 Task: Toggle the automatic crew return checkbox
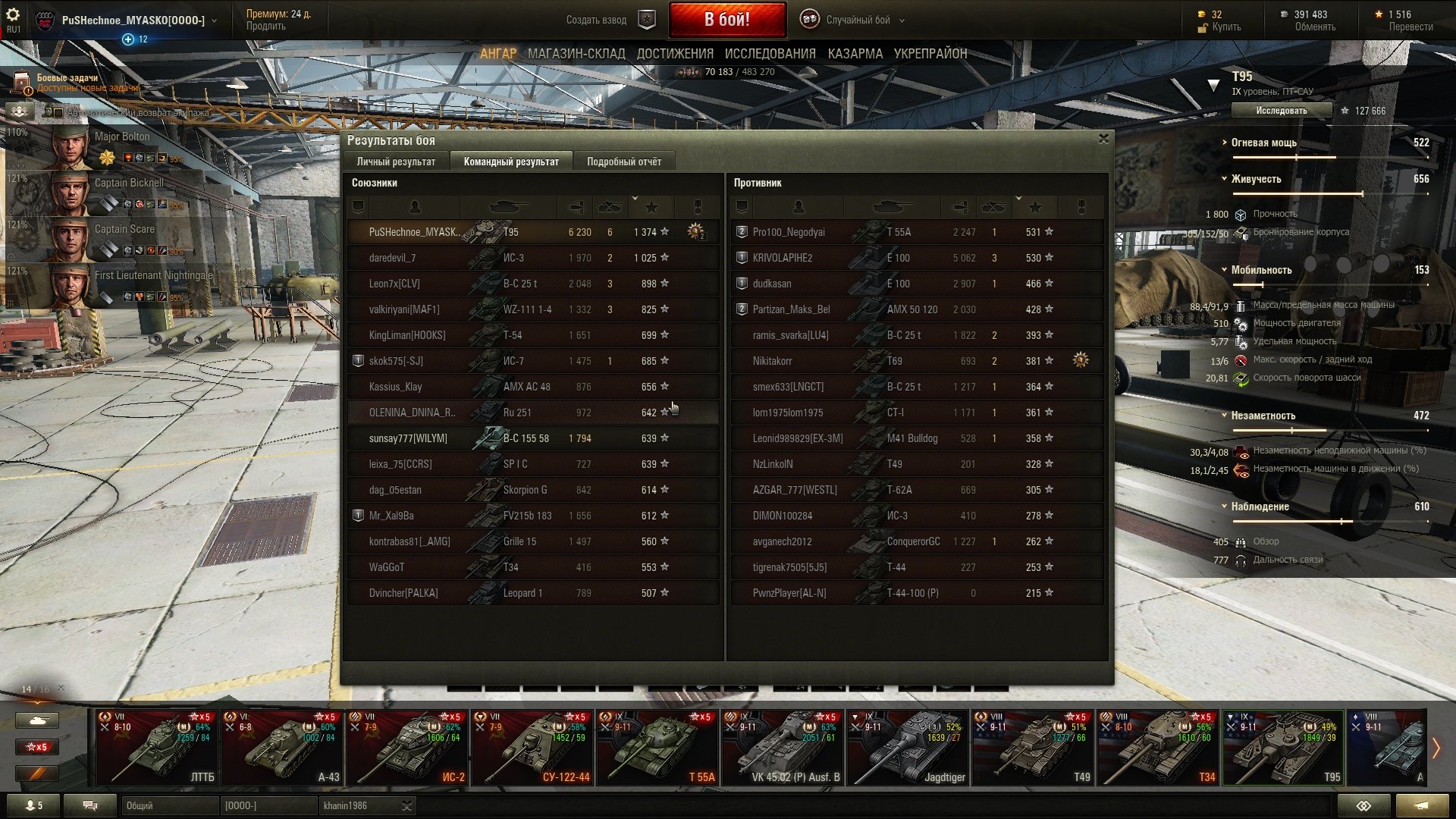click(x=58, y=113)
